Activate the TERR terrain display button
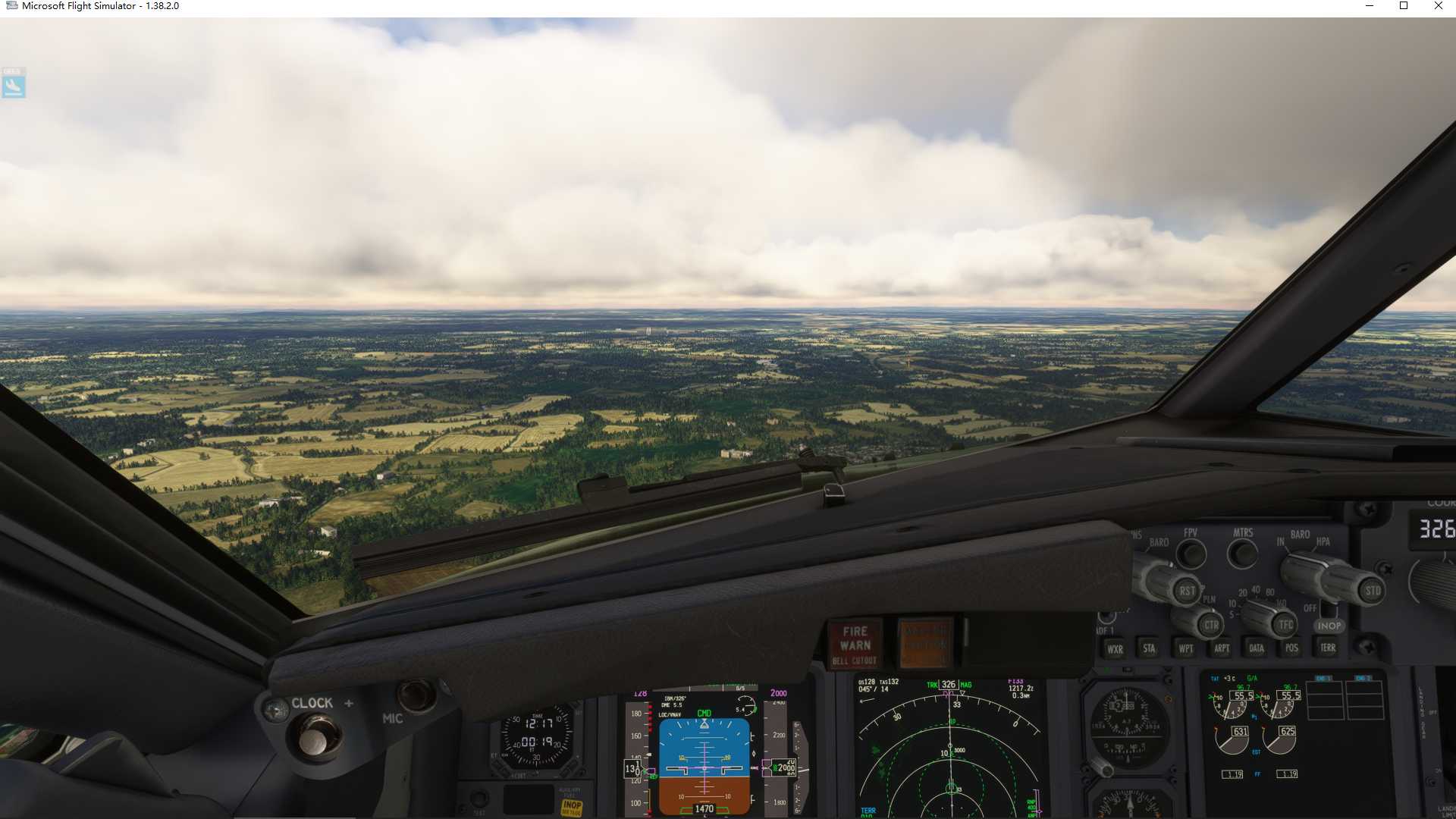 (x=1328, y=648)
